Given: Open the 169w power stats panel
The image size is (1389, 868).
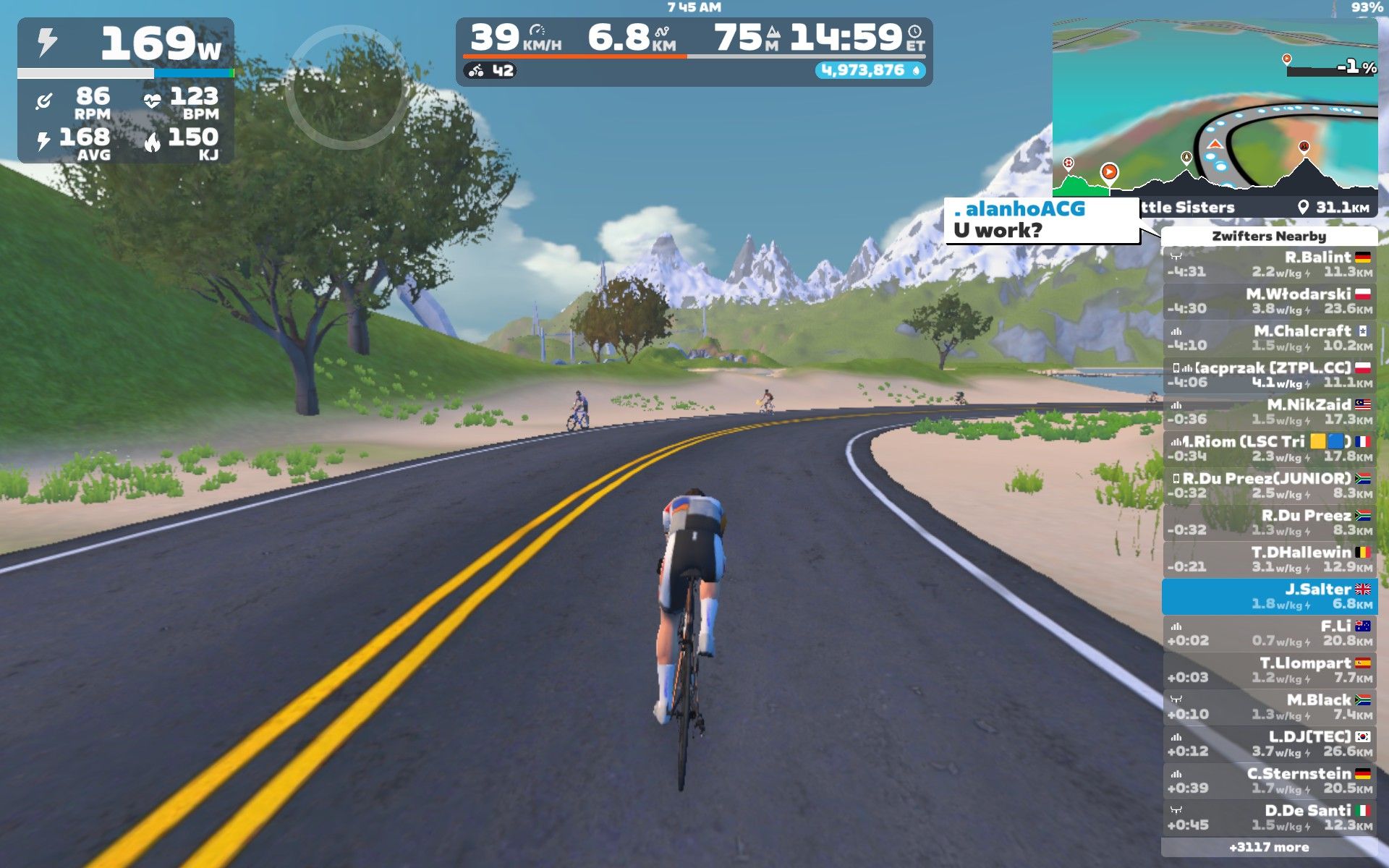Looking at the screenshot, I should [126, 90].
